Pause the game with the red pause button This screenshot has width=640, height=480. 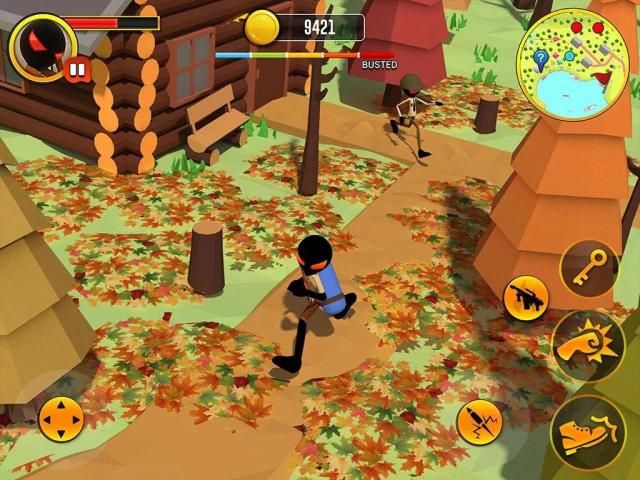[x=76, y=69]
